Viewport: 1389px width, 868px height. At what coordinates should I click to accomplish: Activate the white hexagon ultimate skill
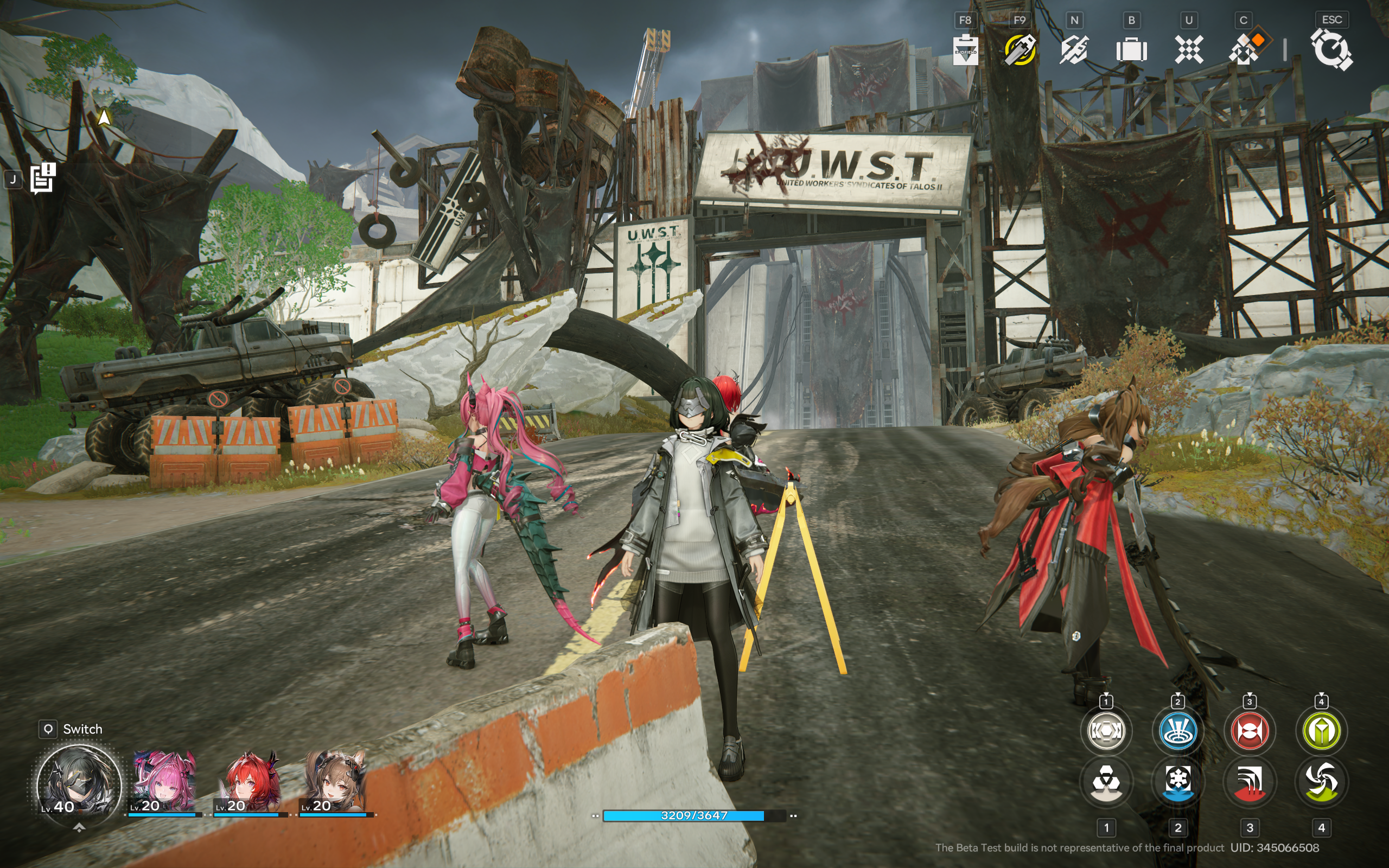click(x=1106, y=731)
